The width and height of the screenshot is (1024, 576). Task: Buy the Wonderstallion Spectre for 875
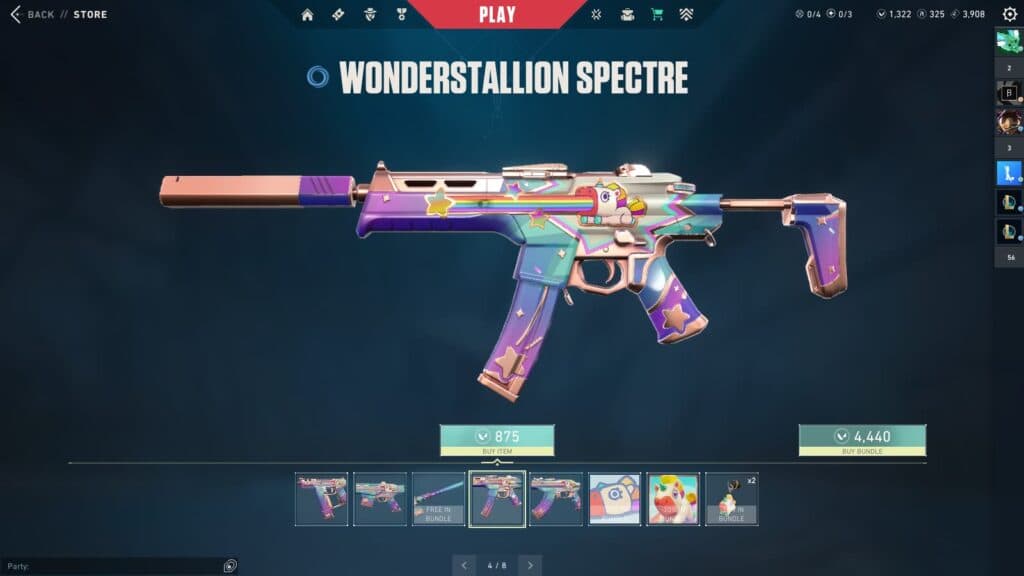click(x=497, y=440)
